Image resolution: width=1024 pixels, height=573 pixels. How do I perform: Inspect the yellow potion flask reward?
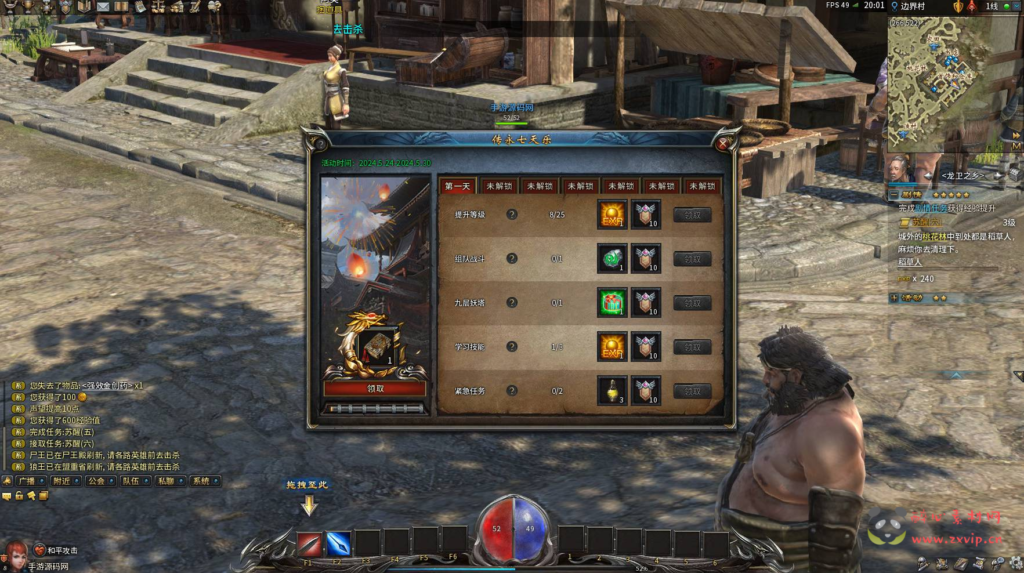pyautogui.click(x=612, y=390)
